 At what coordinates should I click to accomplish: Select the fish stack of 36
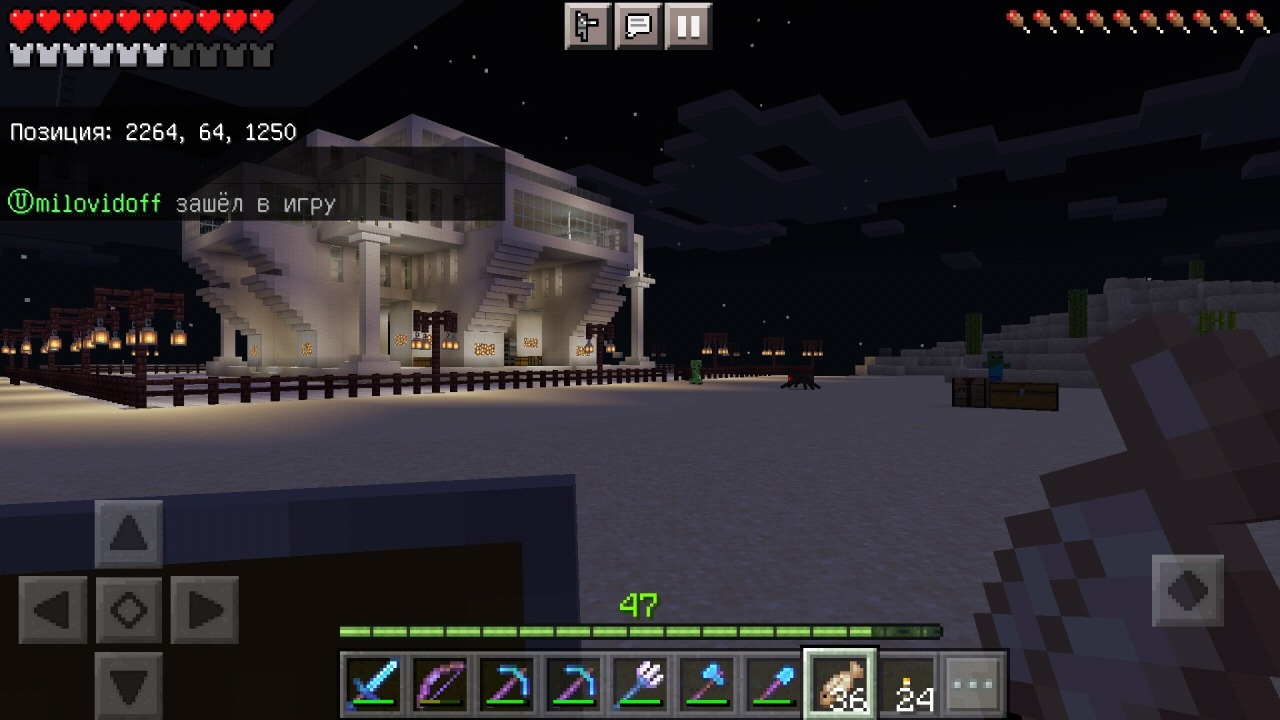(841, 685)
